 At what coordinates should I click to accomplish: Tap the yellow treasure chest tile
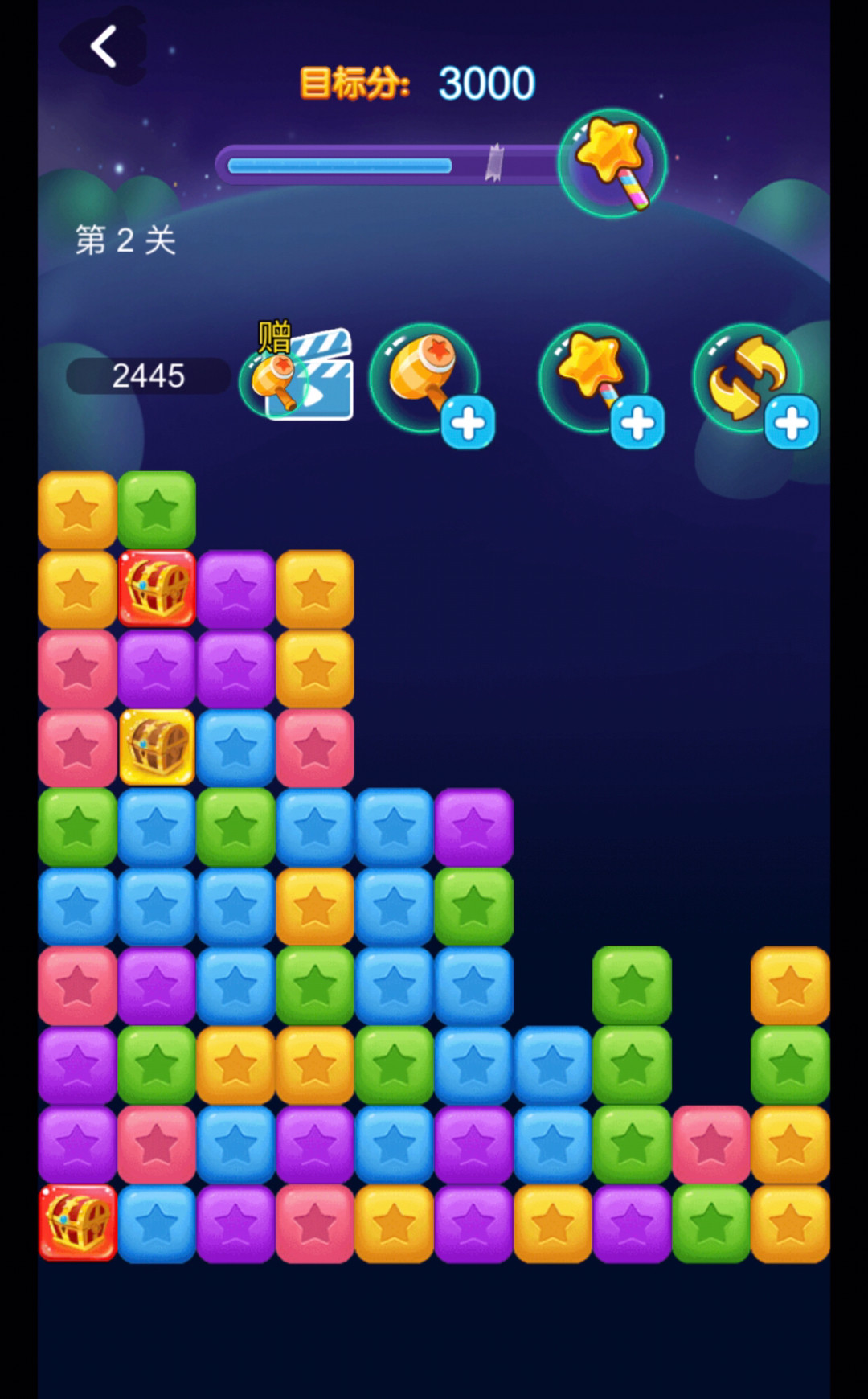(157, 747)
